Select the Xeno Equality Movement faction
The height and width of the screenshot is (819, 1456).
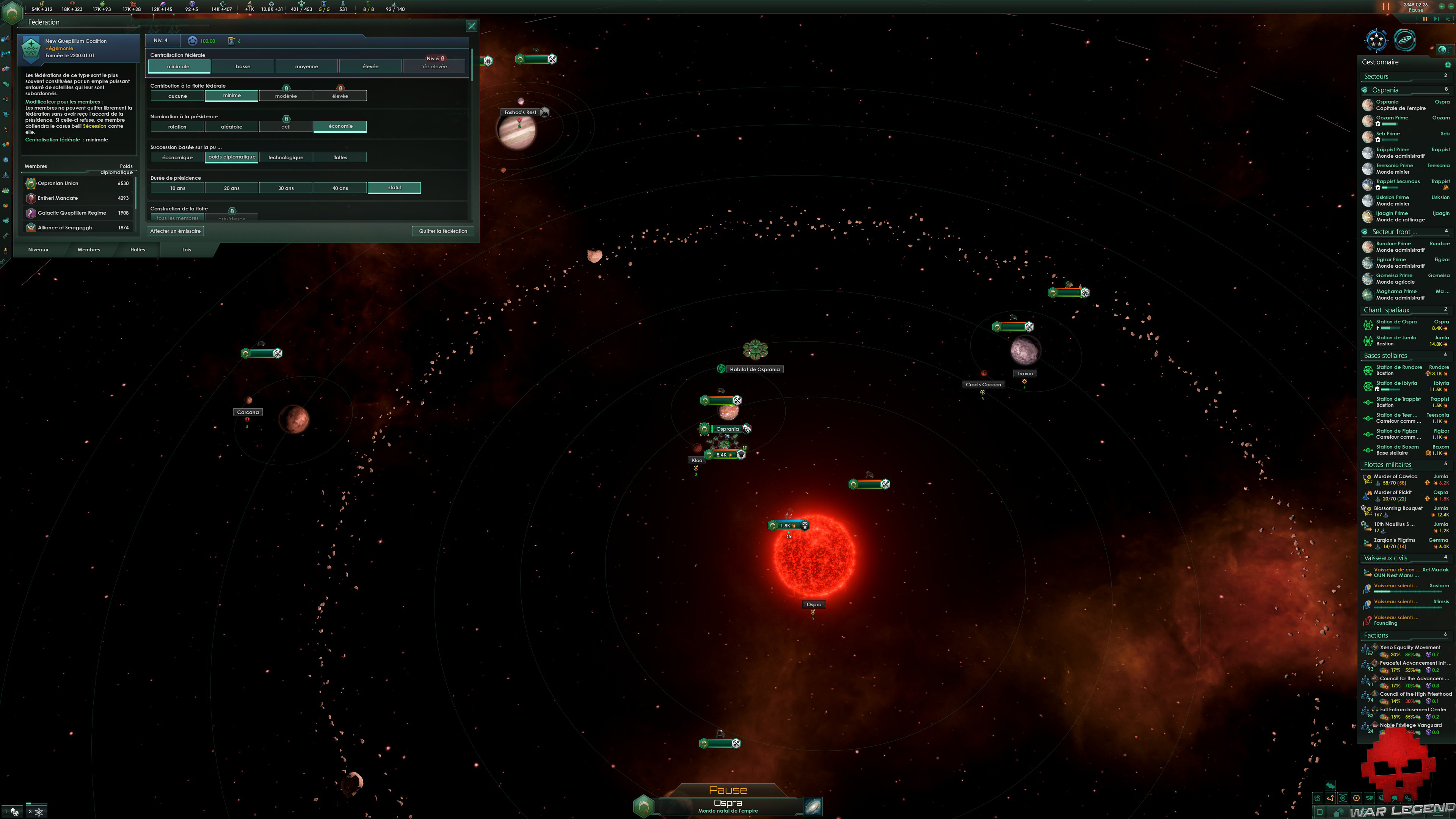tap(1410, 648)
